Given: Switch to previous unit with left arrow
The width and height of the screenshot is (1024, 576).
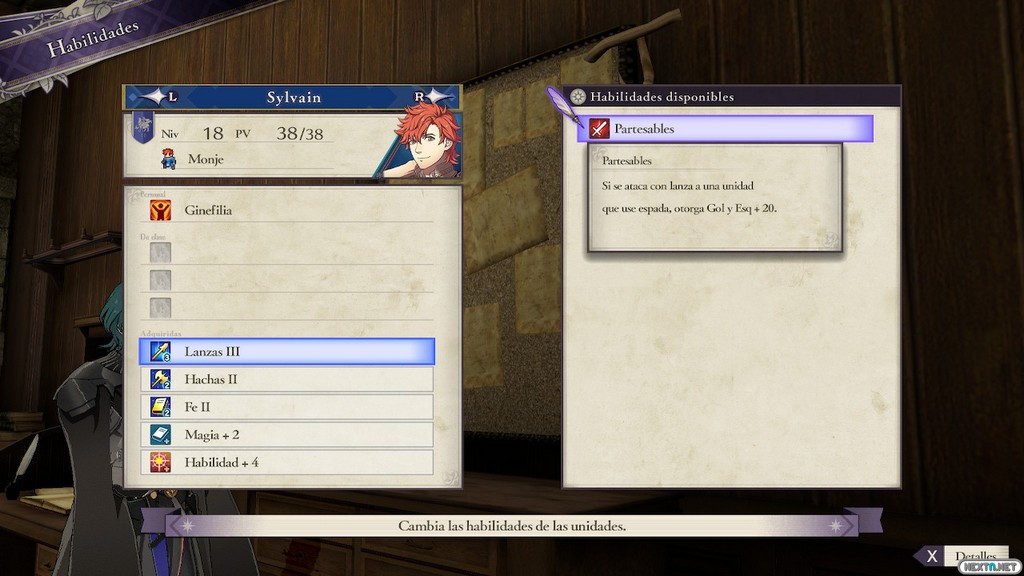Looking at the screenshot, I should 160,97.
